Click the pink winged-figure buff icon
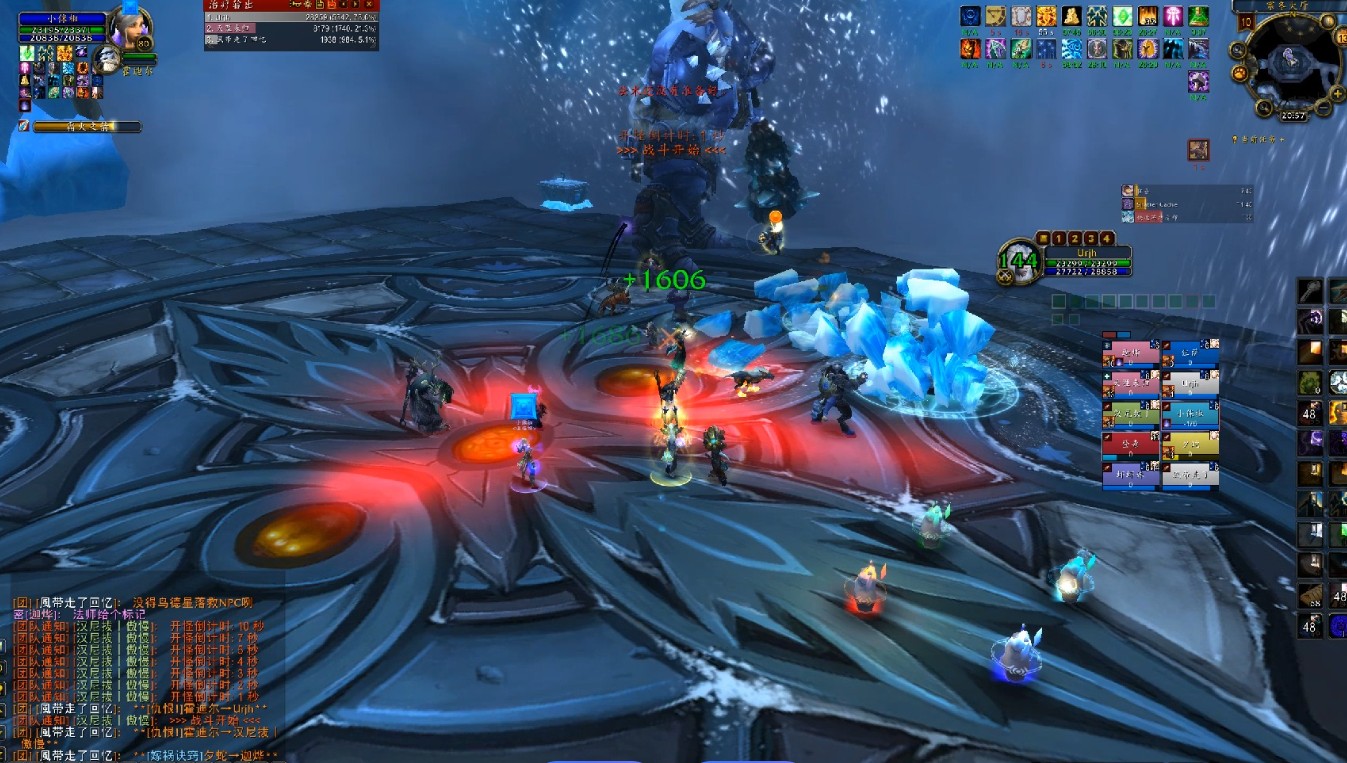Screen dimensions: 1347x763 (1172, 17)
